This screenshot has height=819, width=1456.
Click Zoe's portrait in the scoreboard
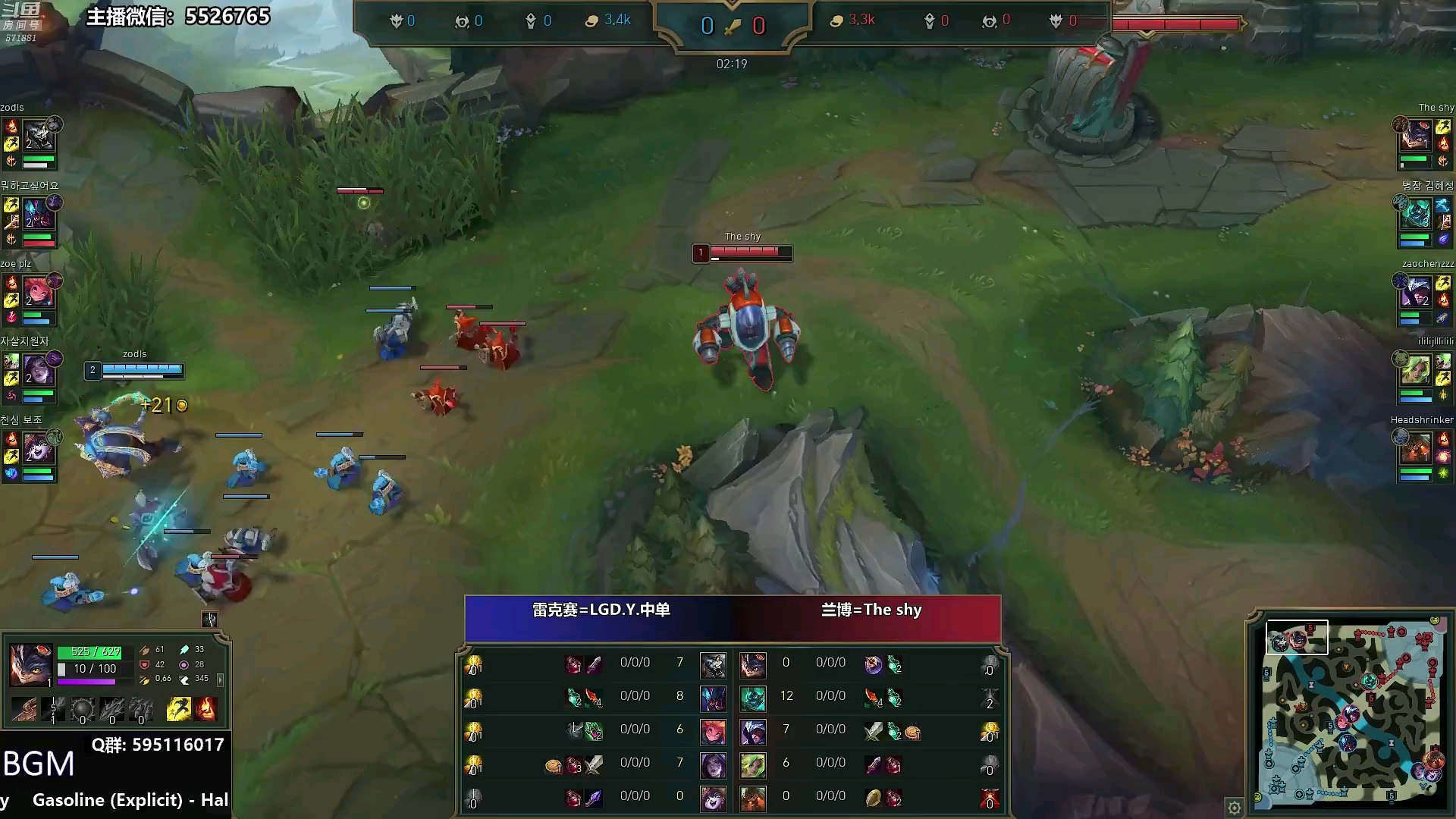[713, 732]
